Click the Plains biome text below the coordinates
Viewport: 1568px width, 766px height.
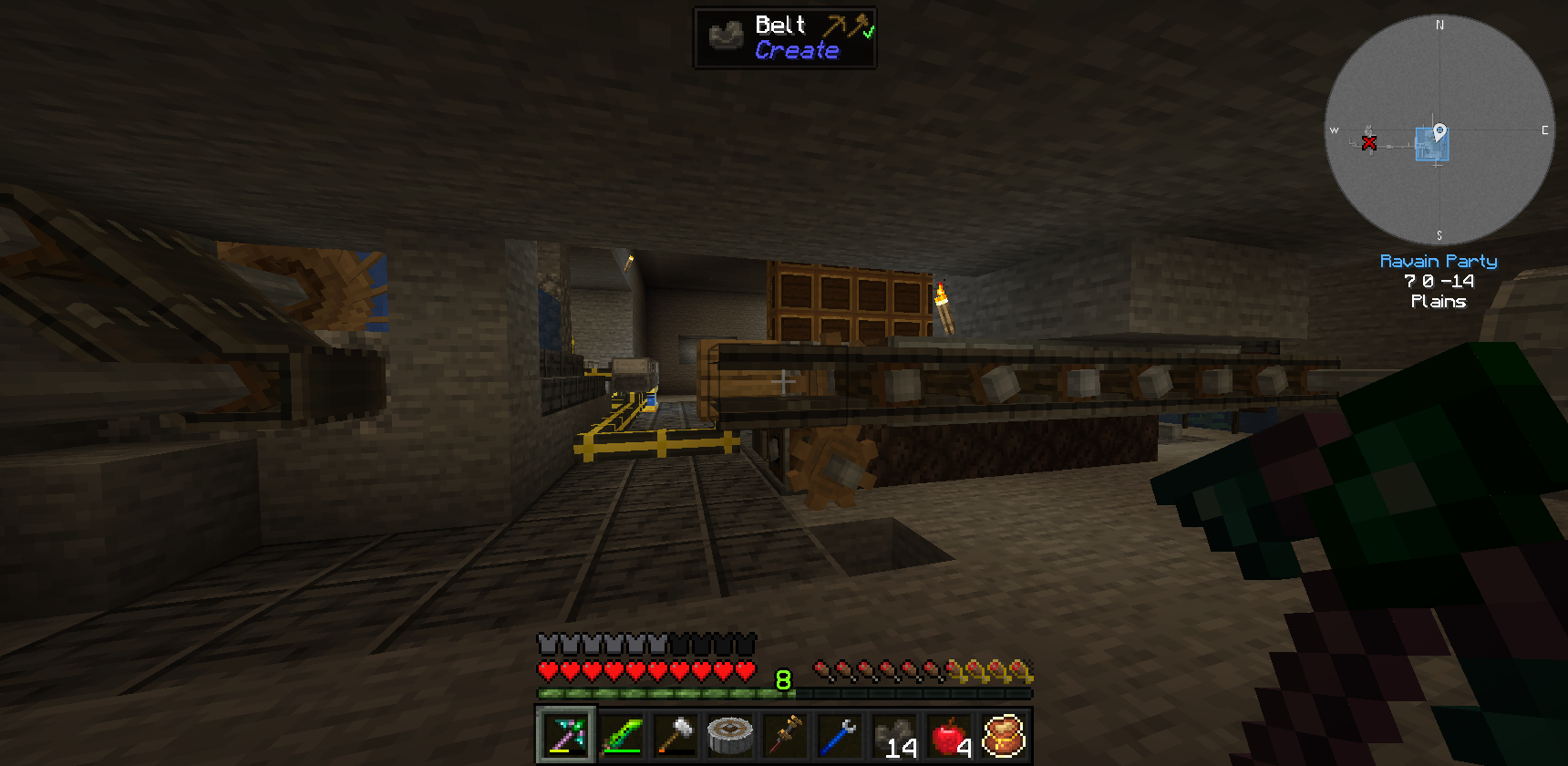click(x=1439, y=301)
